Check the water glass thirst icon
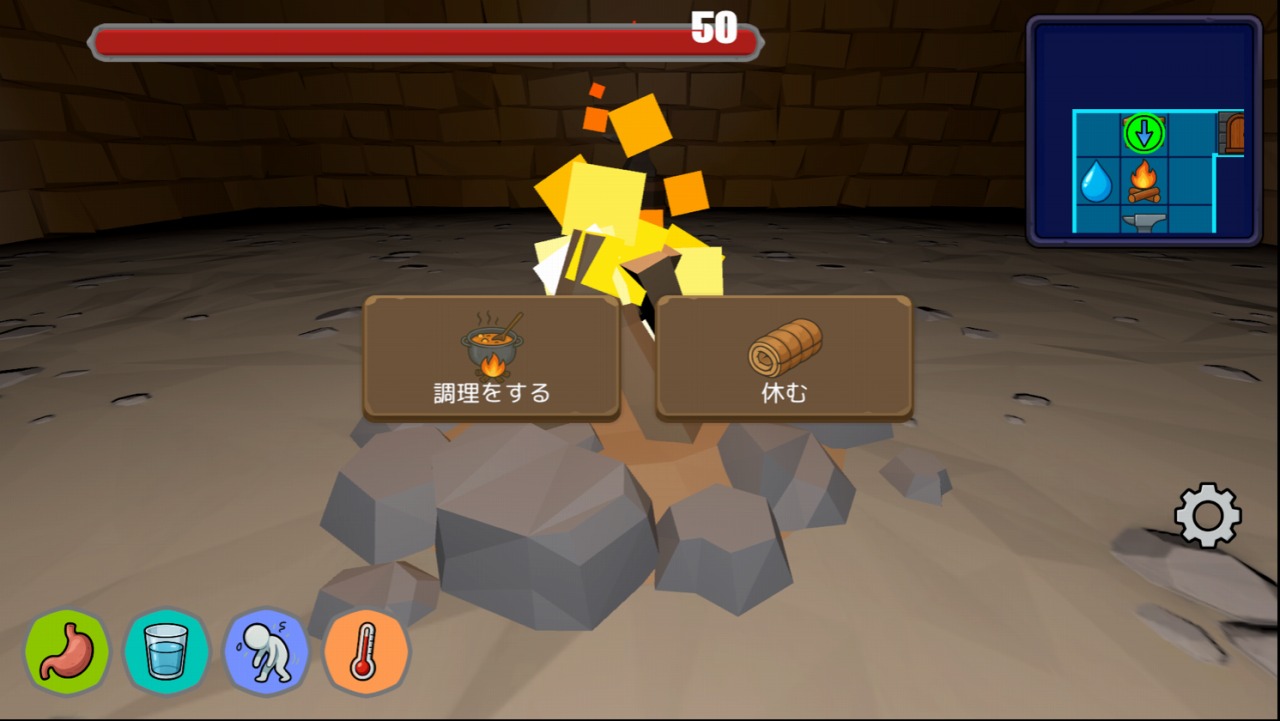The width and height of the screenshot is (1280, 721). coord(166,652)
